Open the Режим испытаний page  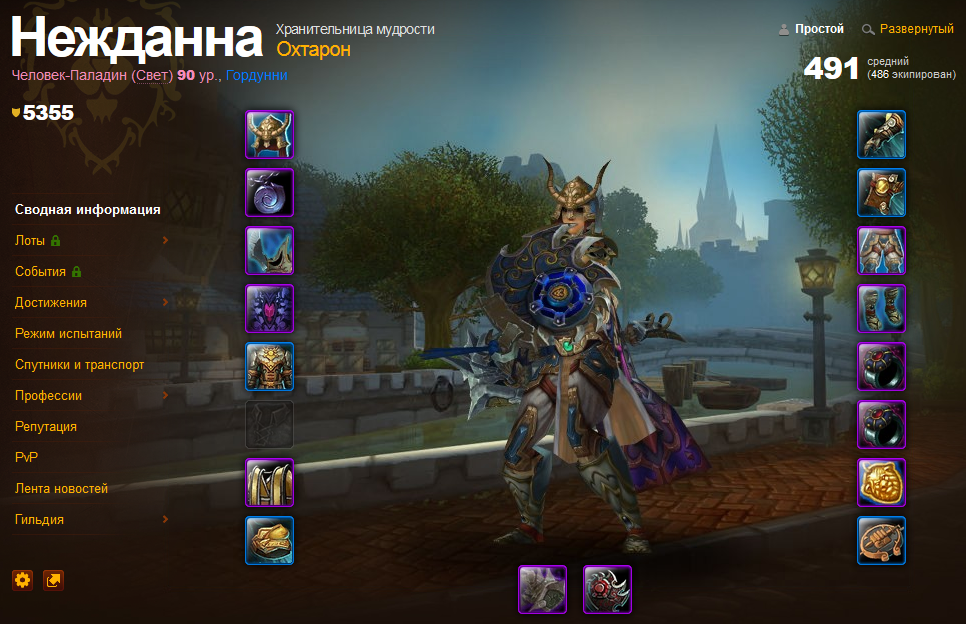click(x=68, y=334)
